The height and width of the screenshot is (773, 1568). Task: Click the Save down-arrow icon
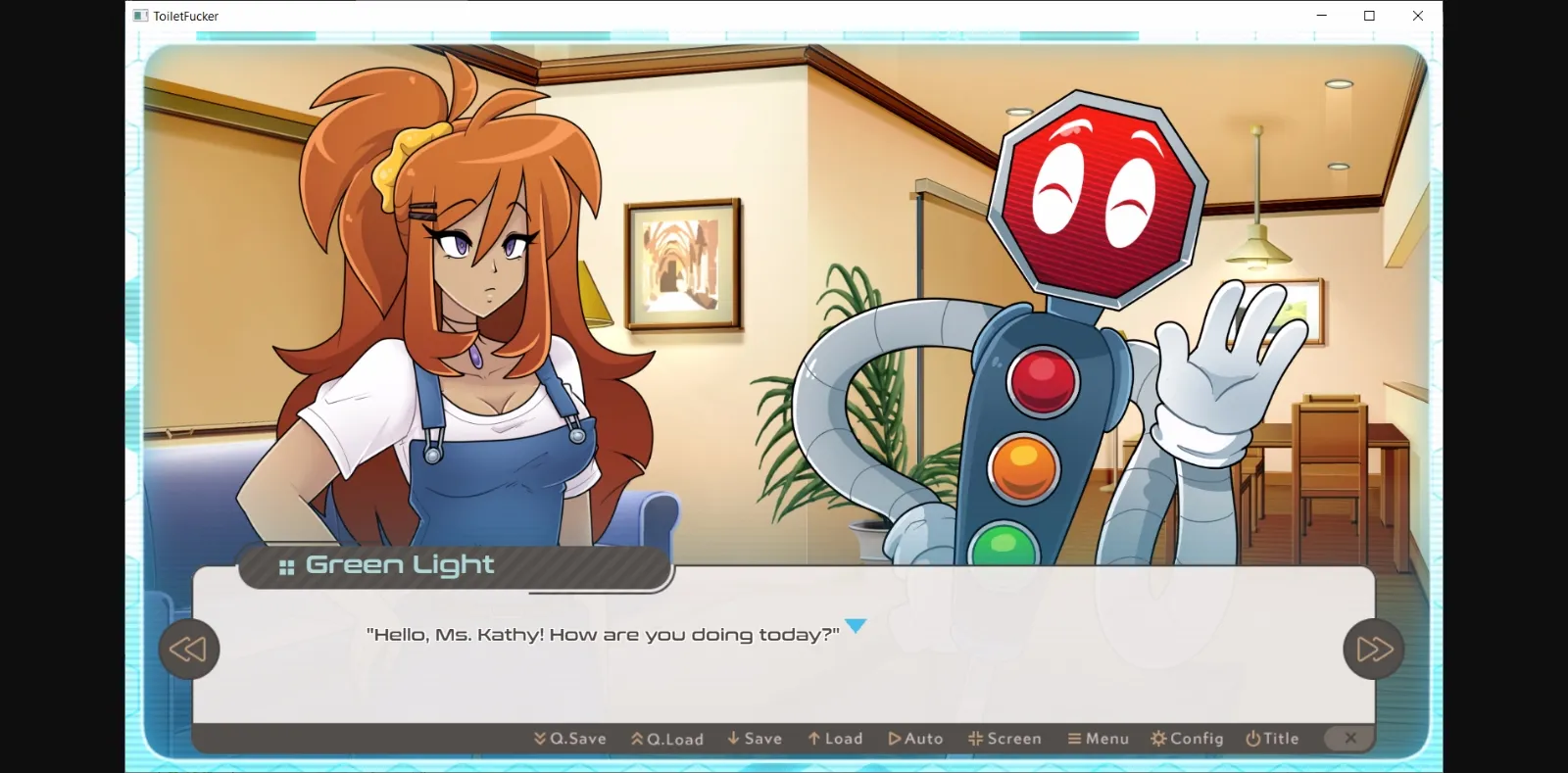pyautogui.click(x=732, y=738)
